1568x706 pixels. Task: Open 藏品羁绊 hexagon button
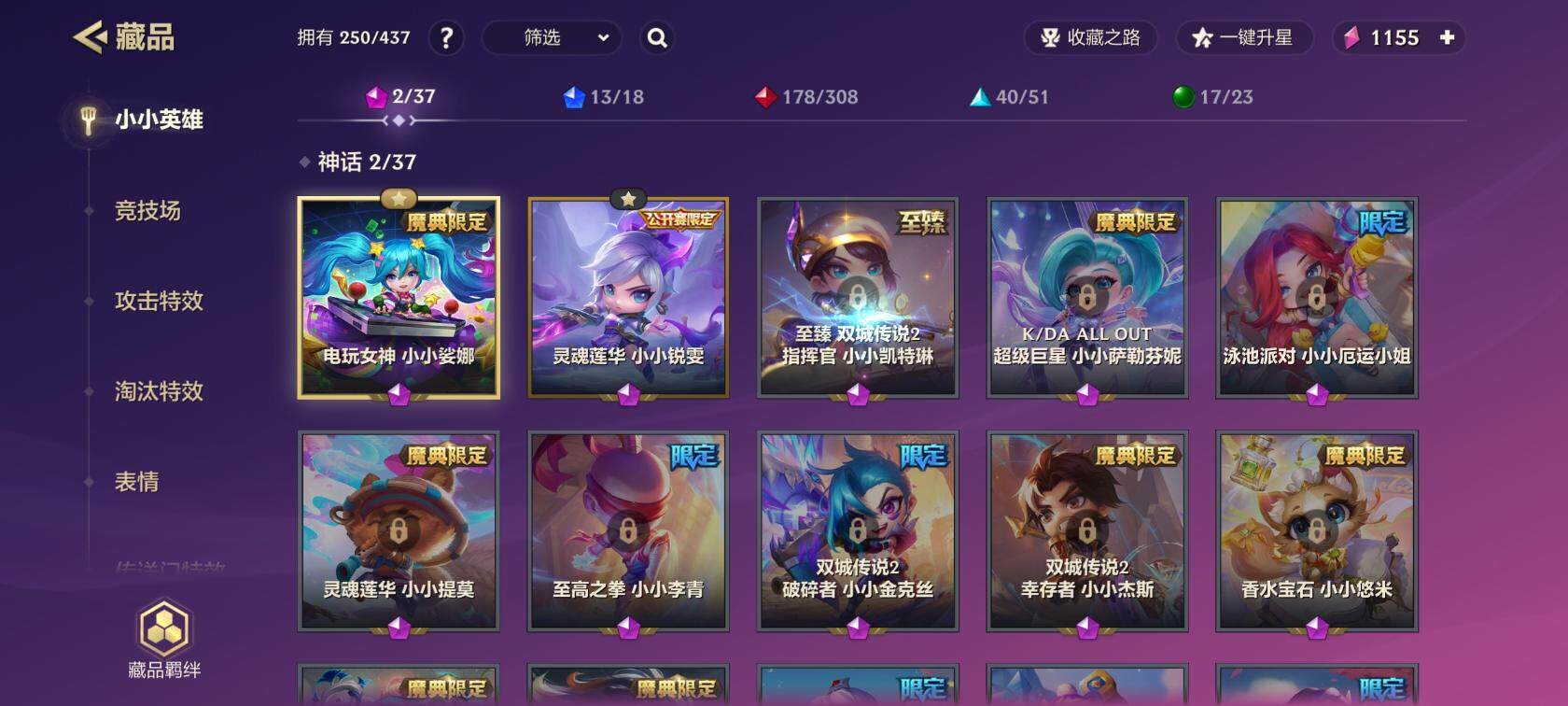click(164, 640)
